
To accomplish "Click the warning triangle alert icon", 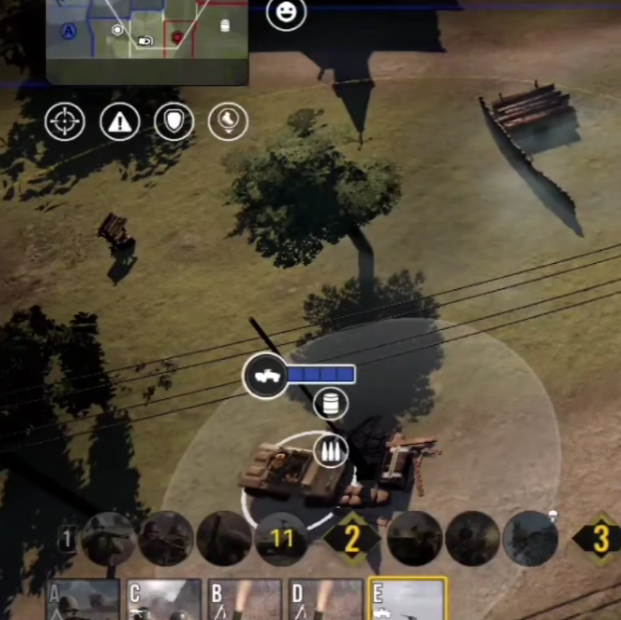I will (x=120, y=122).
